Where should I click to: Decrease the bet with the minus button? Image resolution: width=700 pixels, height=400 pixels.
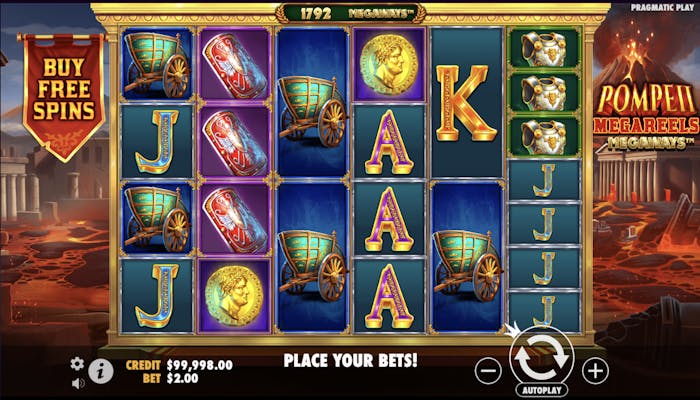click(x=488, y=370)
